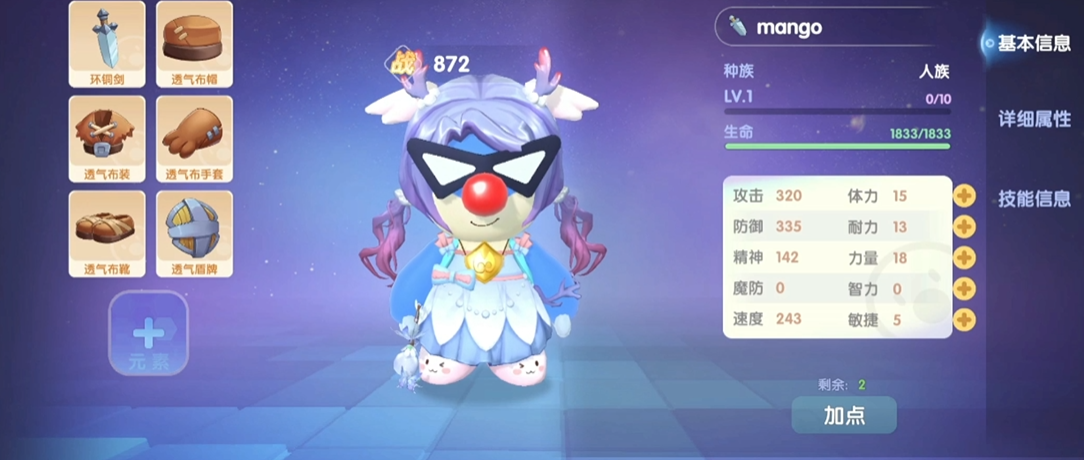The width and height of the screenshot is (1084, 460).
Task: Increase 敏捷 with its plus button
Action: (964, 320)
